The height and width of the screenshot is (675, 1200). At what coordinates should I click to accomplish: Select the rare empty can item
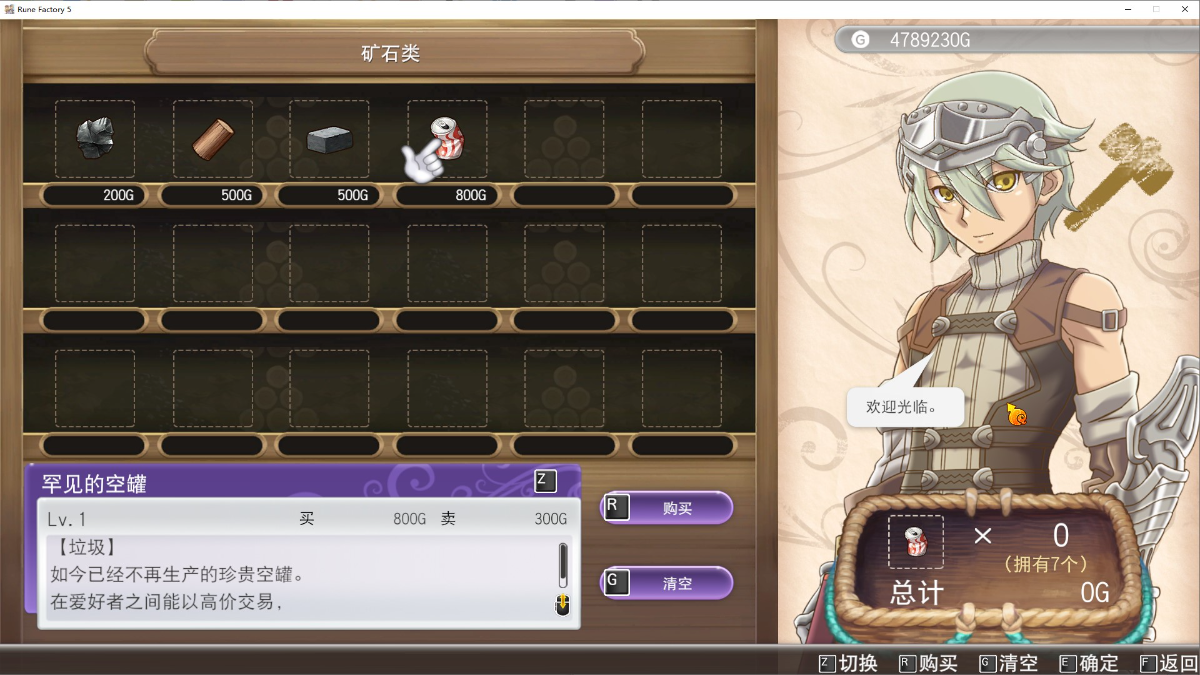pos(447,139)
